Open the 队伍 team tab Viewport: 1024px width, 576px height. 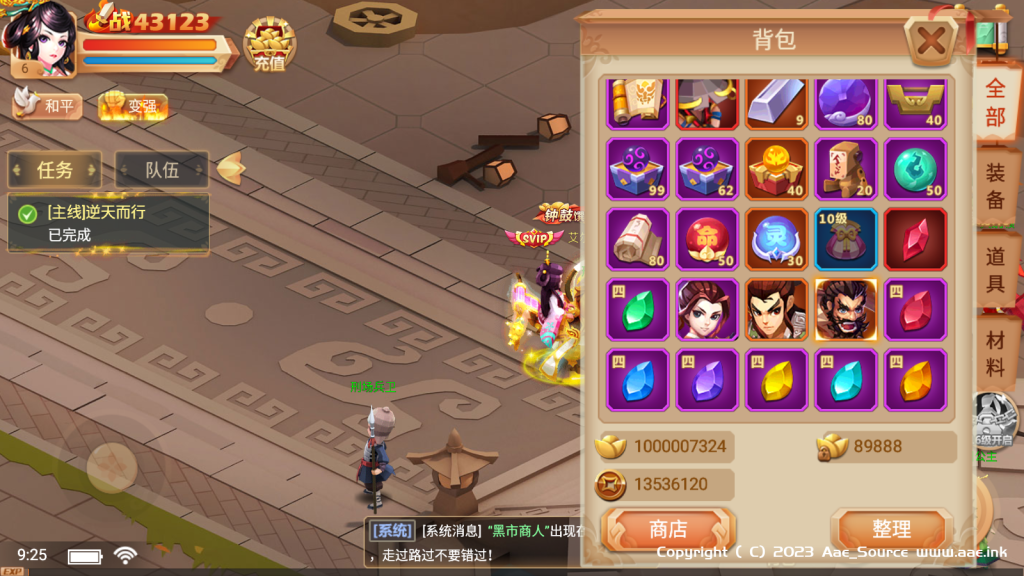click(162, 170)
